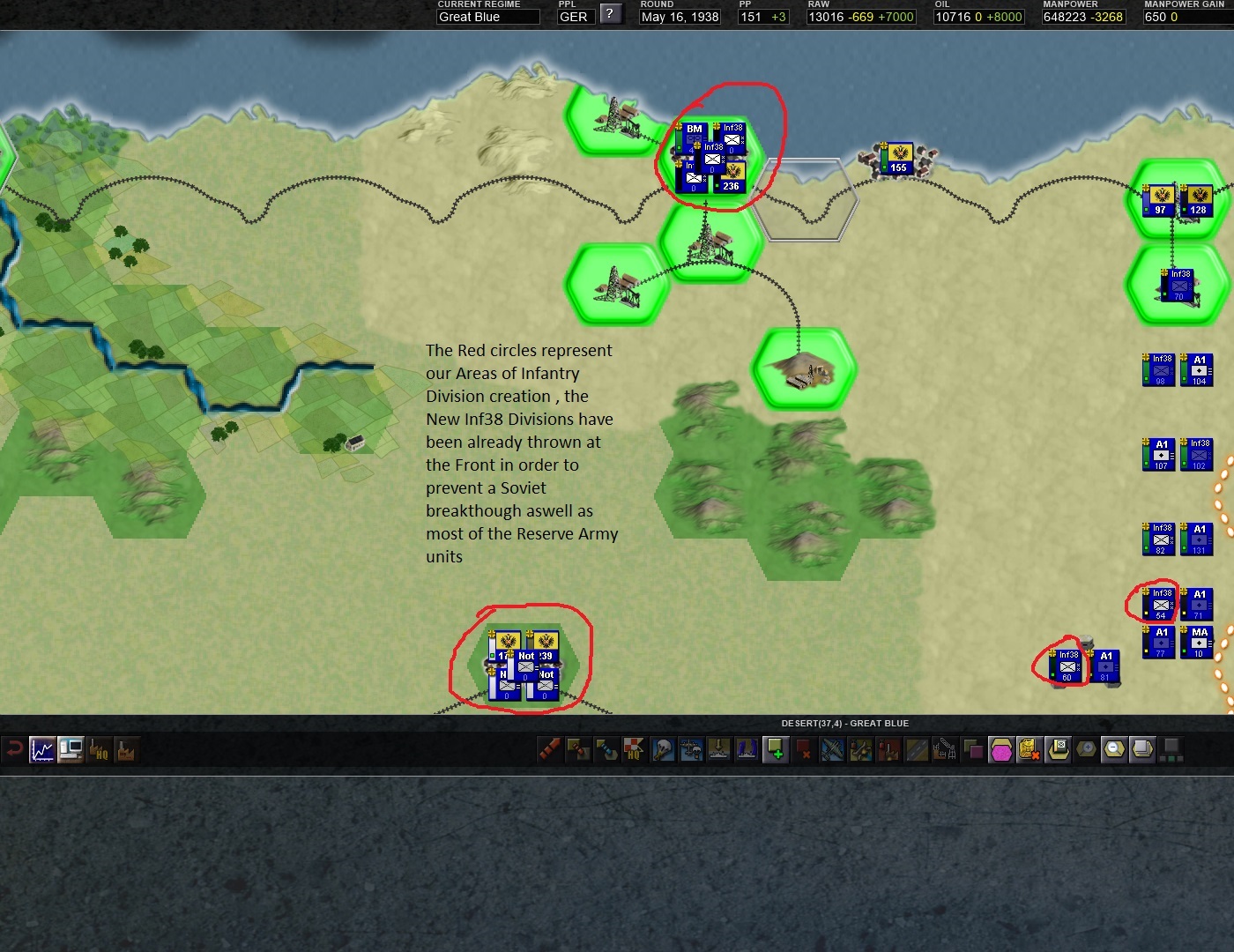Zoom in with the plus magnifier button
1234x952 pixels.
(x=1086, y=750)
